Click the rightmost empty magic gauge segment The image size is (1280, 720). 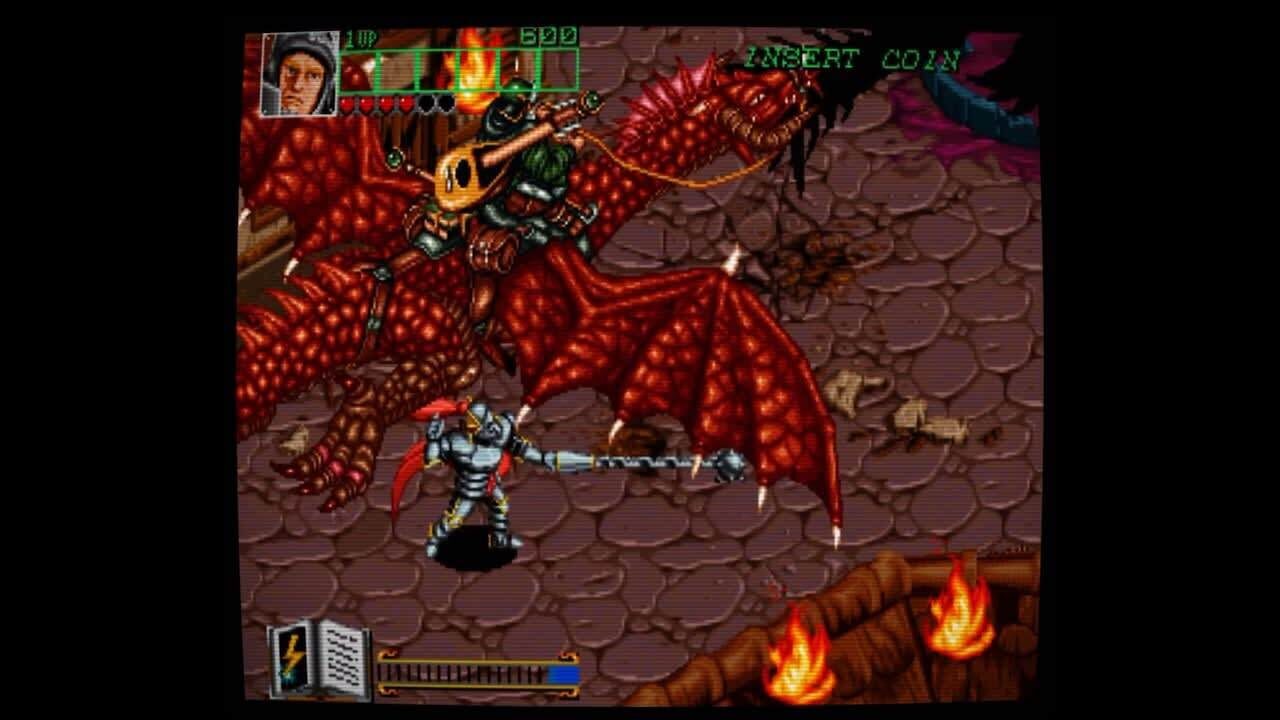540,672
